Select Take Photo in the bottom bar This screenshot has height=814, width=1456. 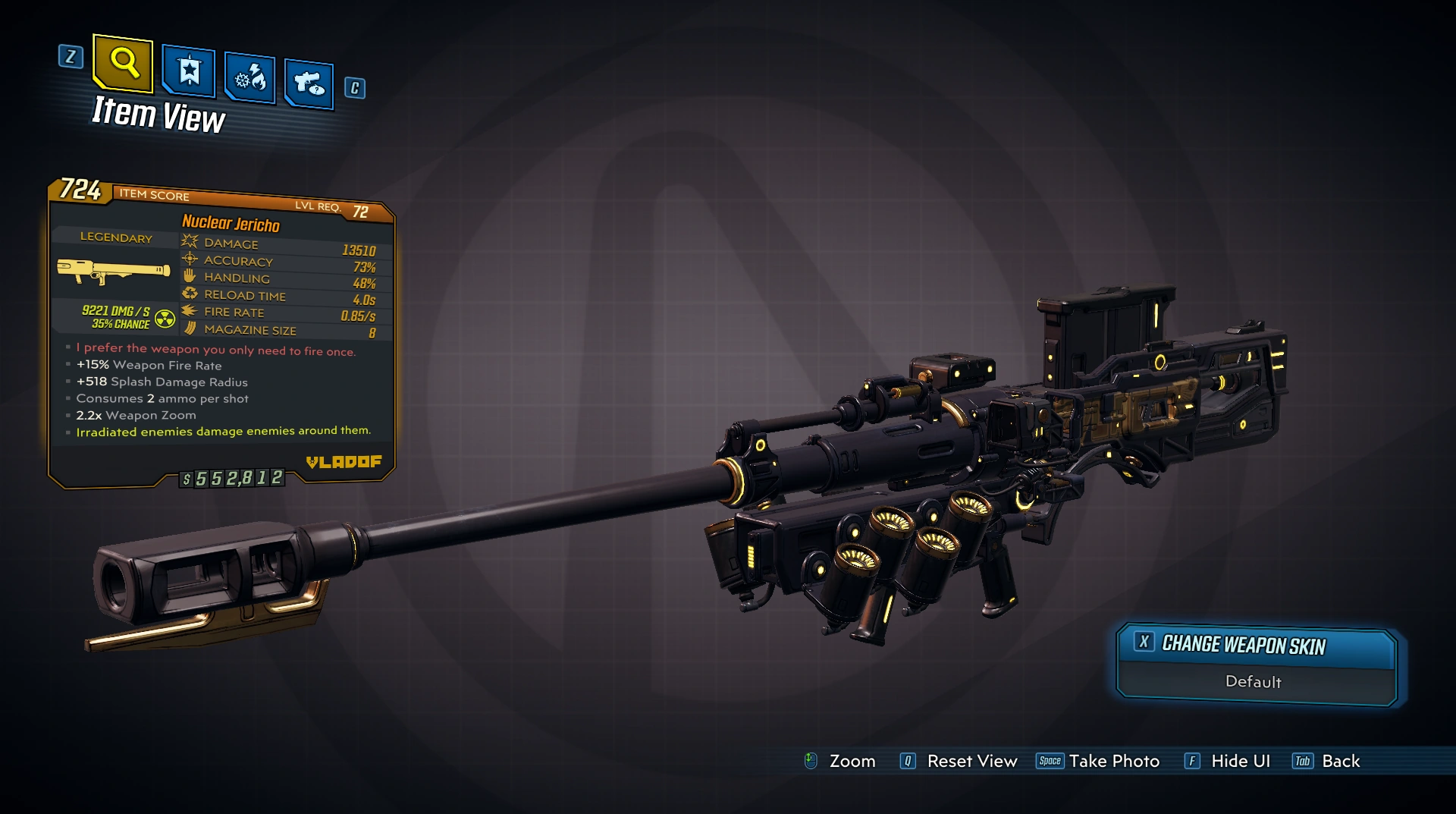coord(1099,761)
